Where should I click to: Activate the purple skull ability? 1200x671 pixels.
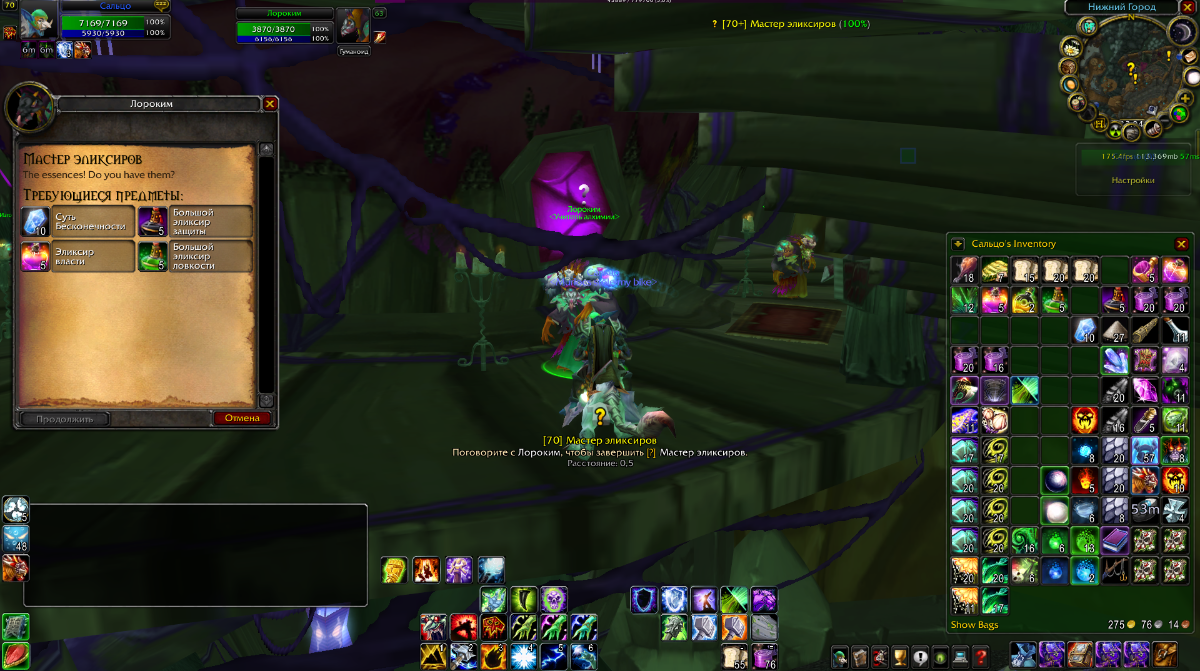point(553,599)
